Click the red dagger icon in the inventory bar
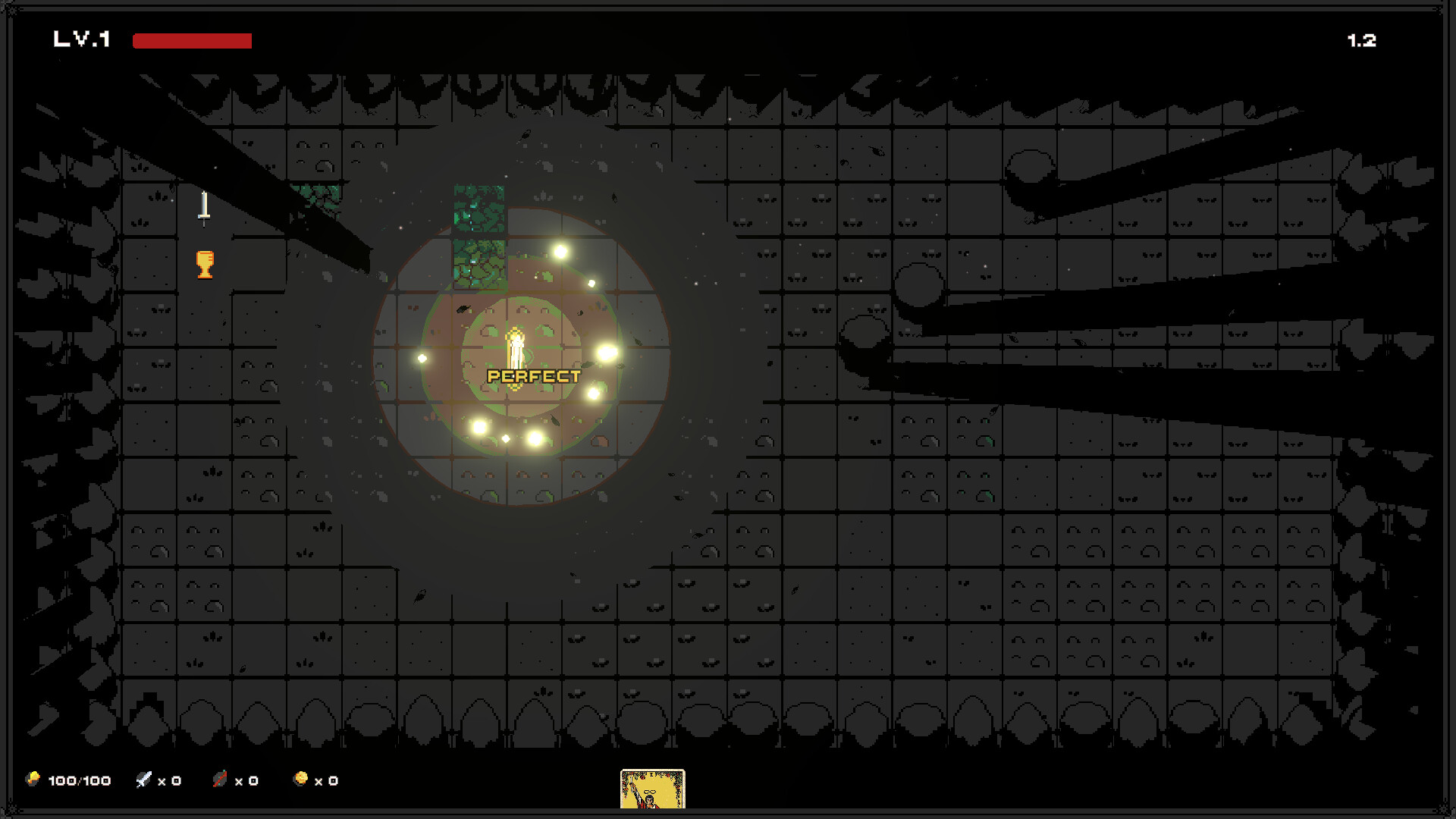This screenshot has width=1456, height=819. coord(221,780)
